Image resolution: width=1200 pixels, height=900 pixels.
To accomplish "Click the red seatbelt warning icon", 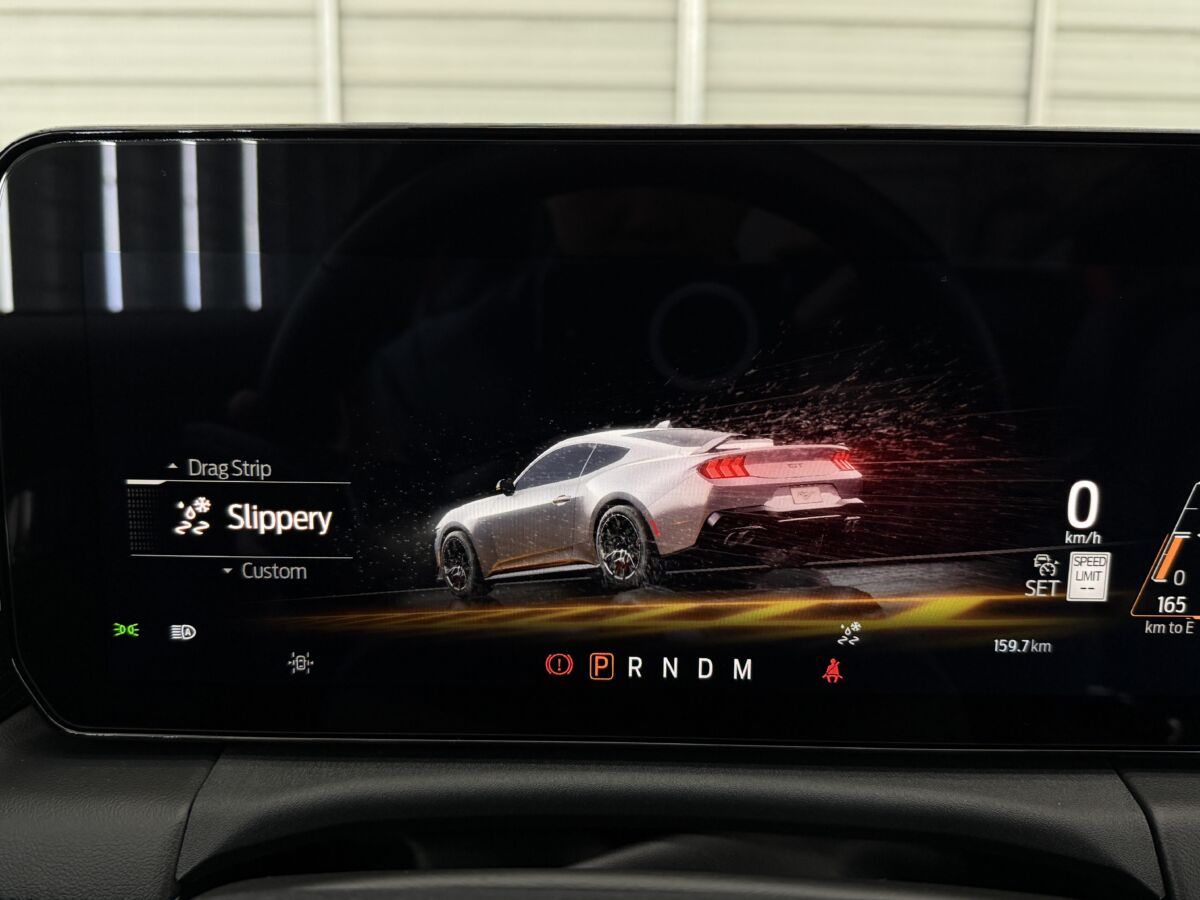I will point(831,671).
